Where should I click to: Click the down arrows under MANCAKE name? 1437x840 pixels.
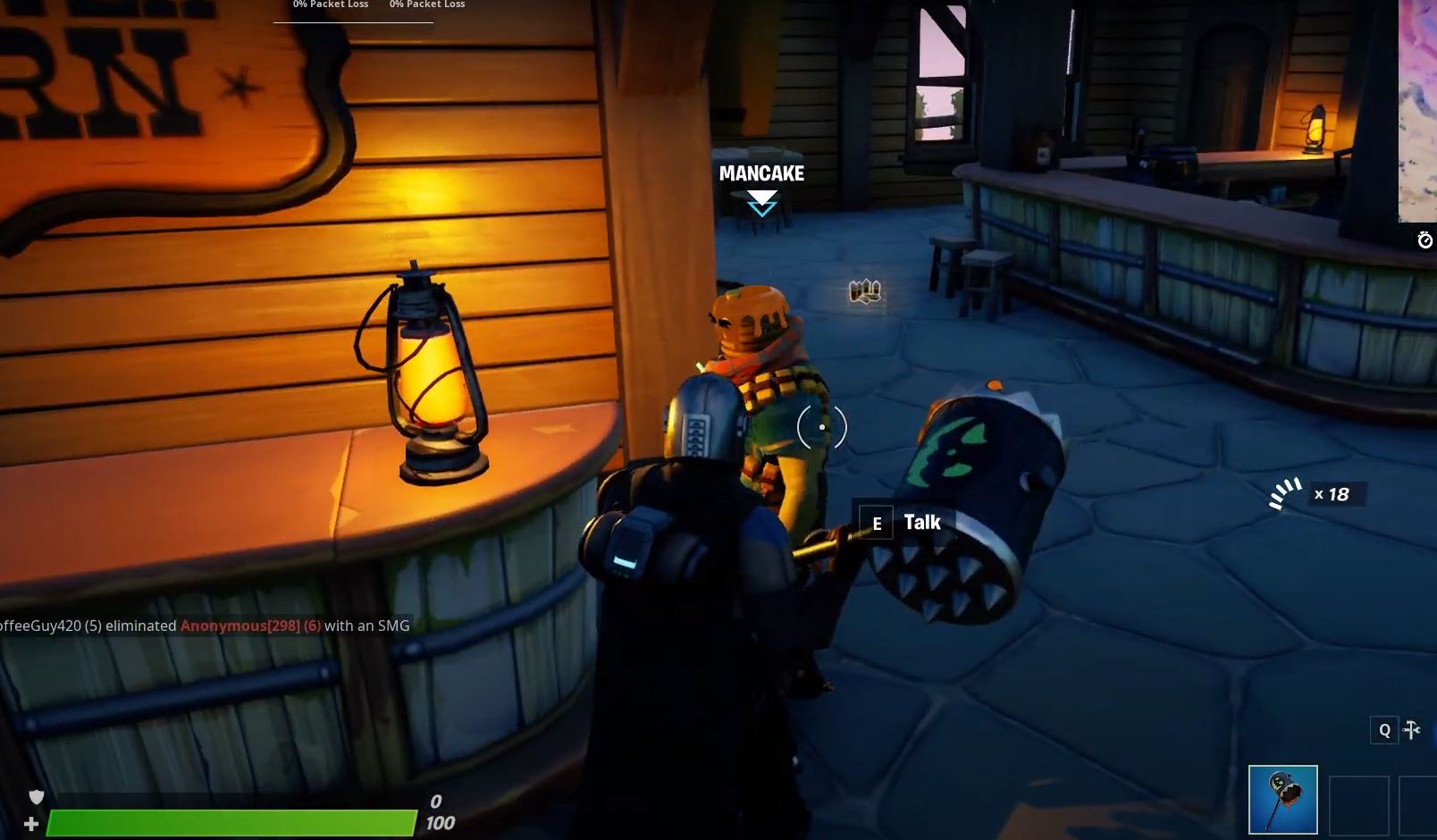point(761,207)
